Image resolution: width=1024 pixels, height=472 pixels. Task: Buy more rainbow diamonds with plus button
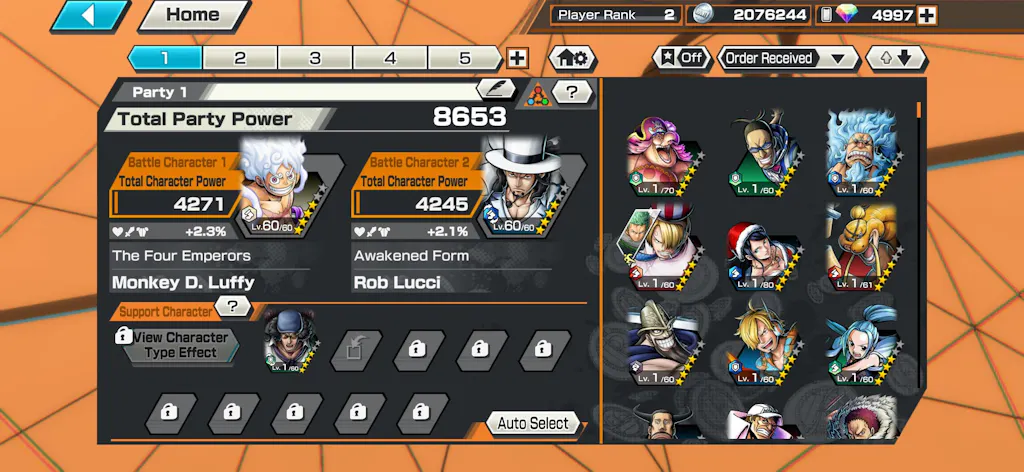(x=927, y=15)
